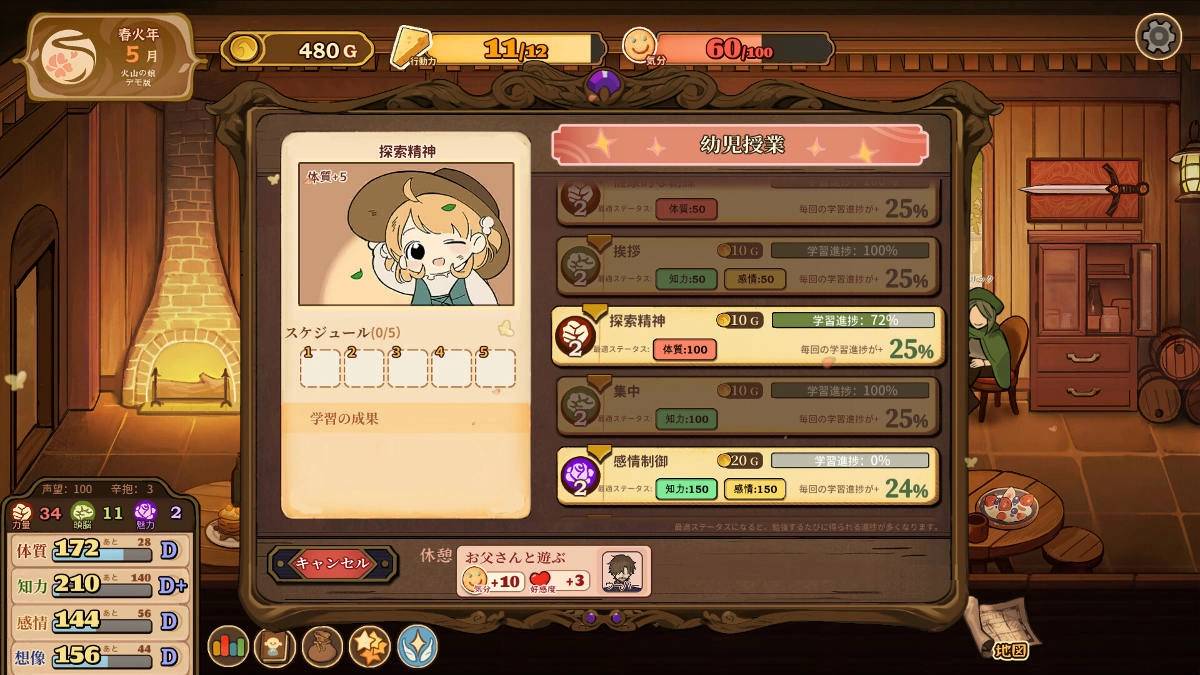Open settings via the gear icon
1200x675 pixels.
(1158, 37)
